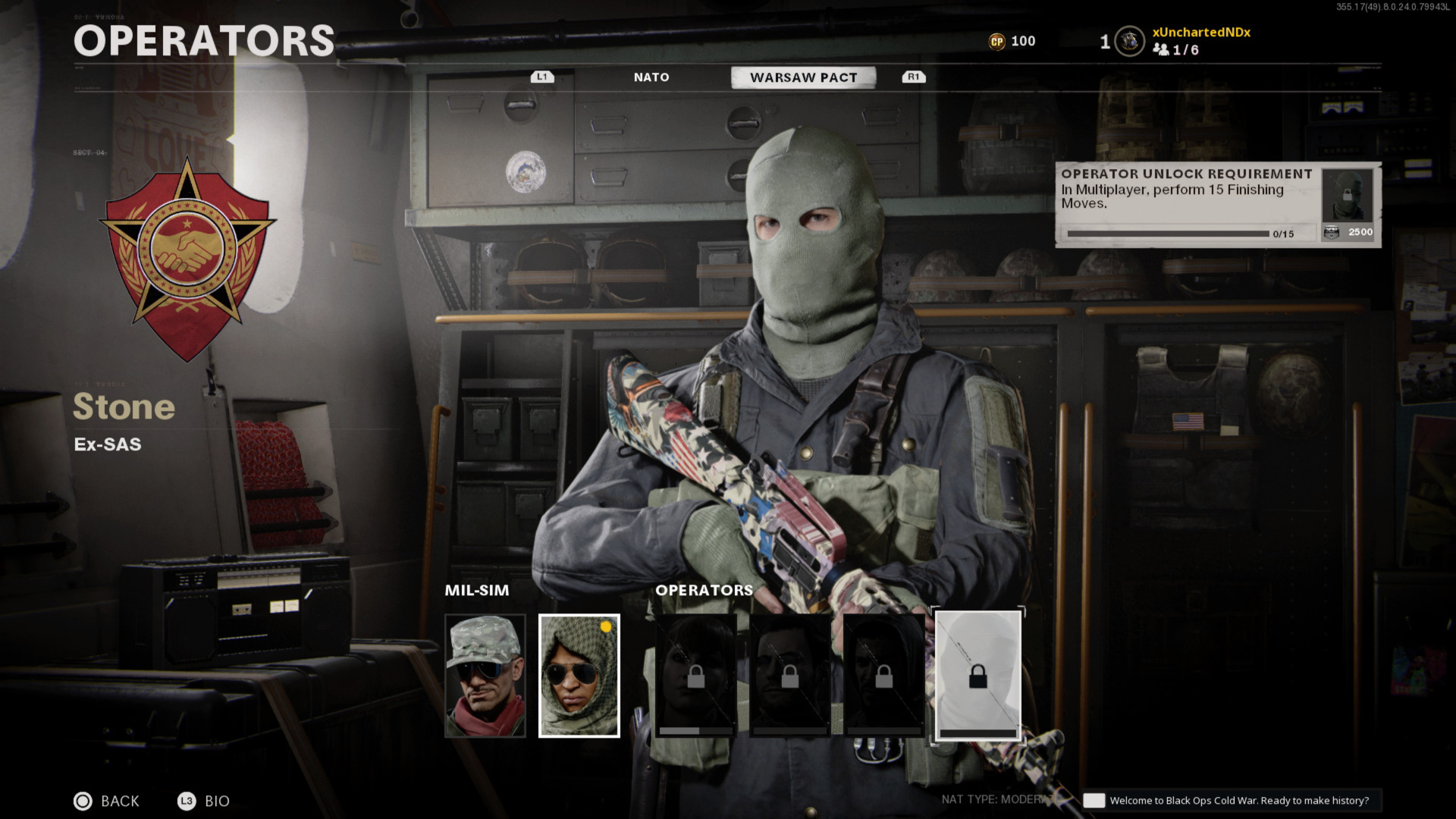Switch to the NATO tab
Image resolution: width=1456 pixels, height=819 pixels.
[651, 77]
